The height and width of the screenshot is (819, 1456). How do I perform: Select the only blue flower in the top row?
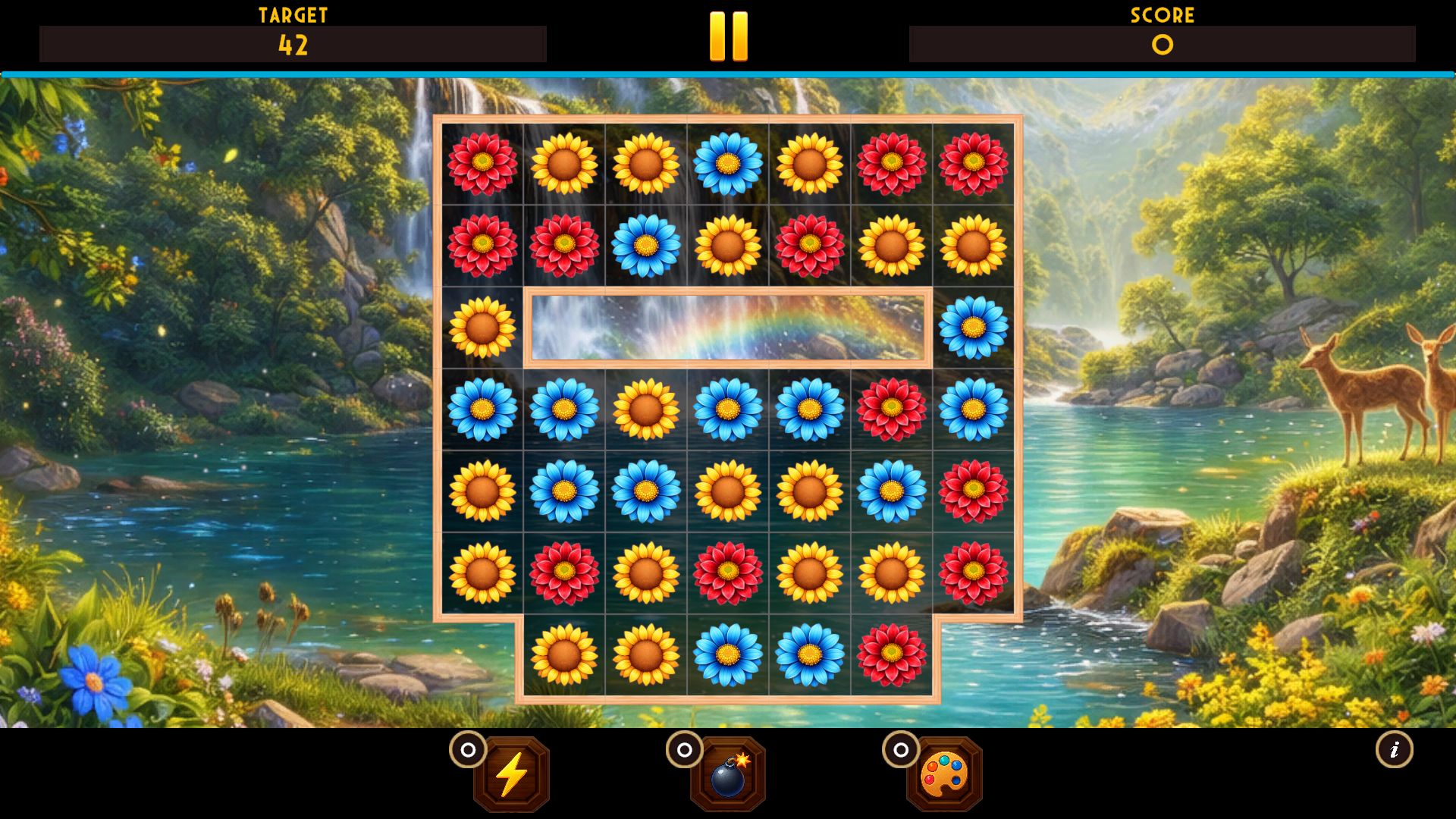tap(728, 164)
